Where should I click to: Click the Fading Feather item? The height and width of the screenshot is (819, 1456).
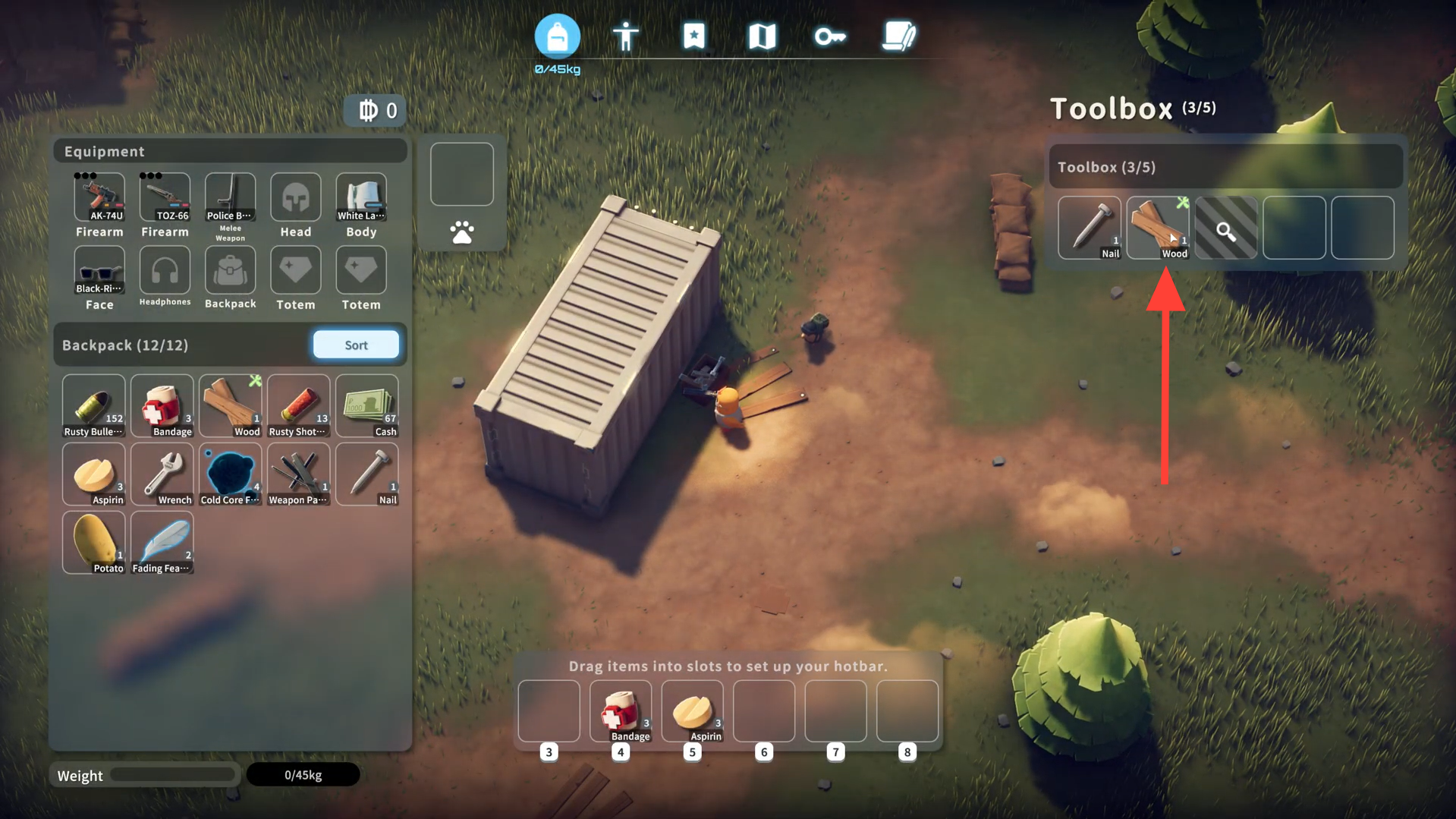pos(162,543)
